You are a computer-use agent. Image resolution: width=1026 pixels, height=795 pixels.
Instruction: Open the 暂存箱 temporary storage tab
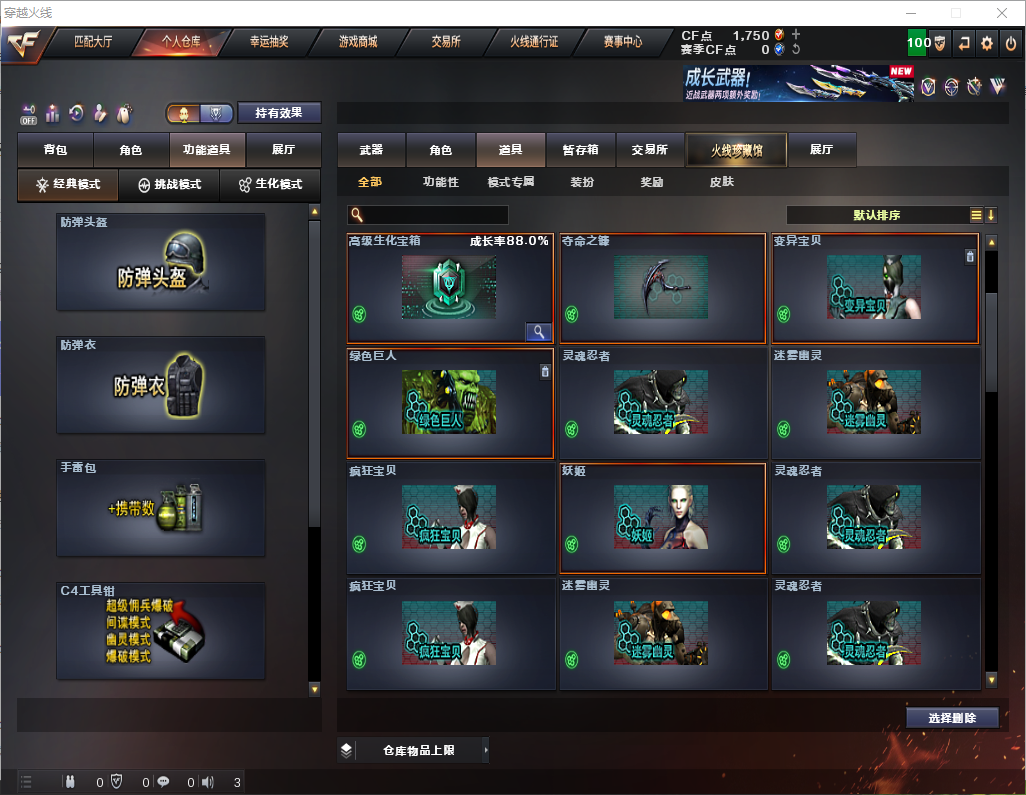(580, 150)
